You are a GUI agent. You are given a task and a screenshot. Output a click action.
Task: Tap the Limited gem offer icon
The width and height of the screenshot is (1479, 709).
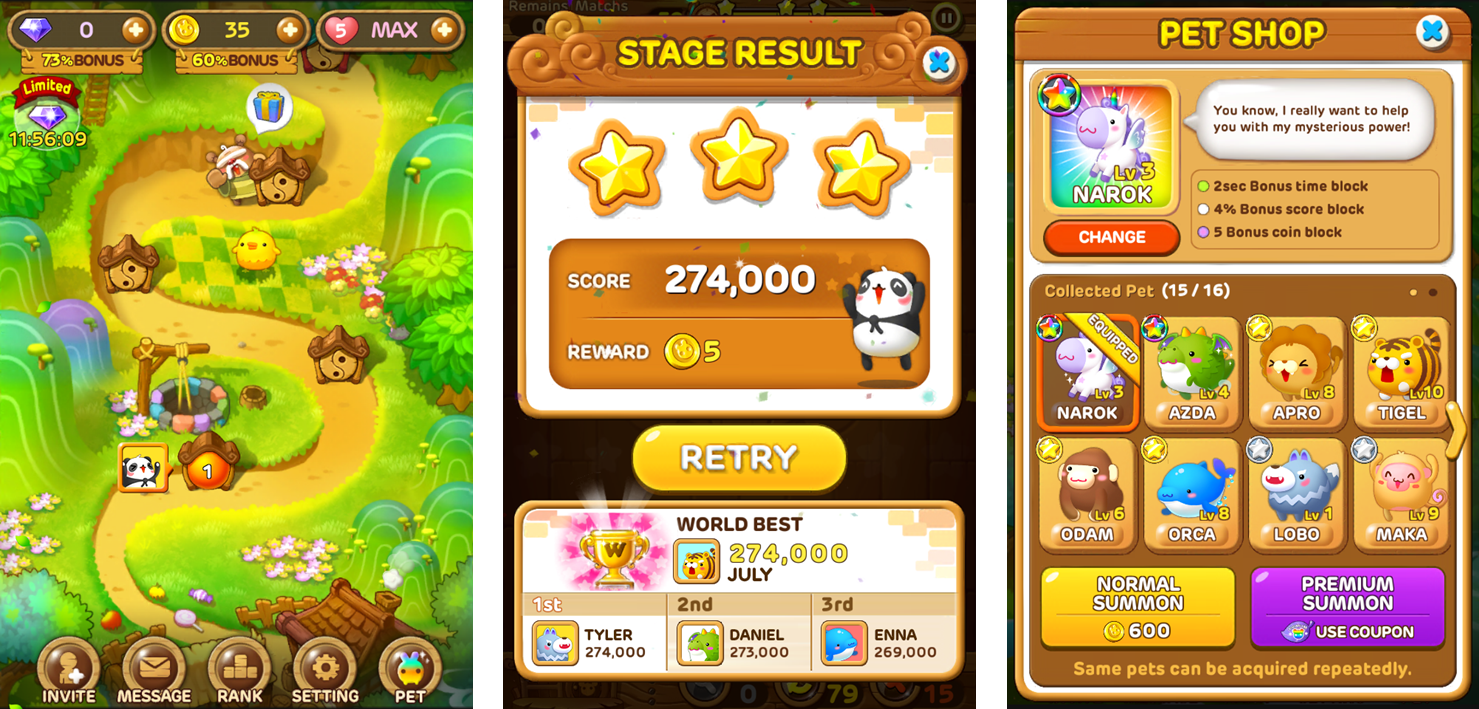[46, 115]
